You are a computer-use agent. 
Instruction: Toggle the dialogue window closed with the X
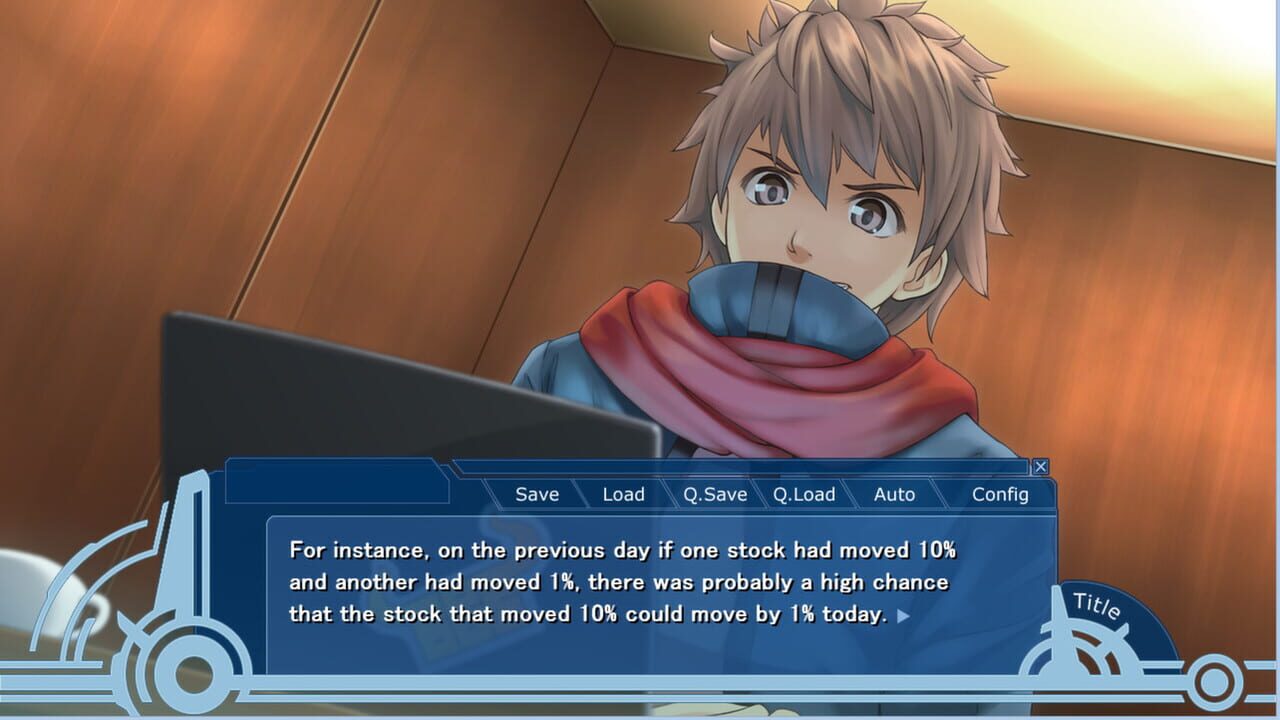[1040, 466]
